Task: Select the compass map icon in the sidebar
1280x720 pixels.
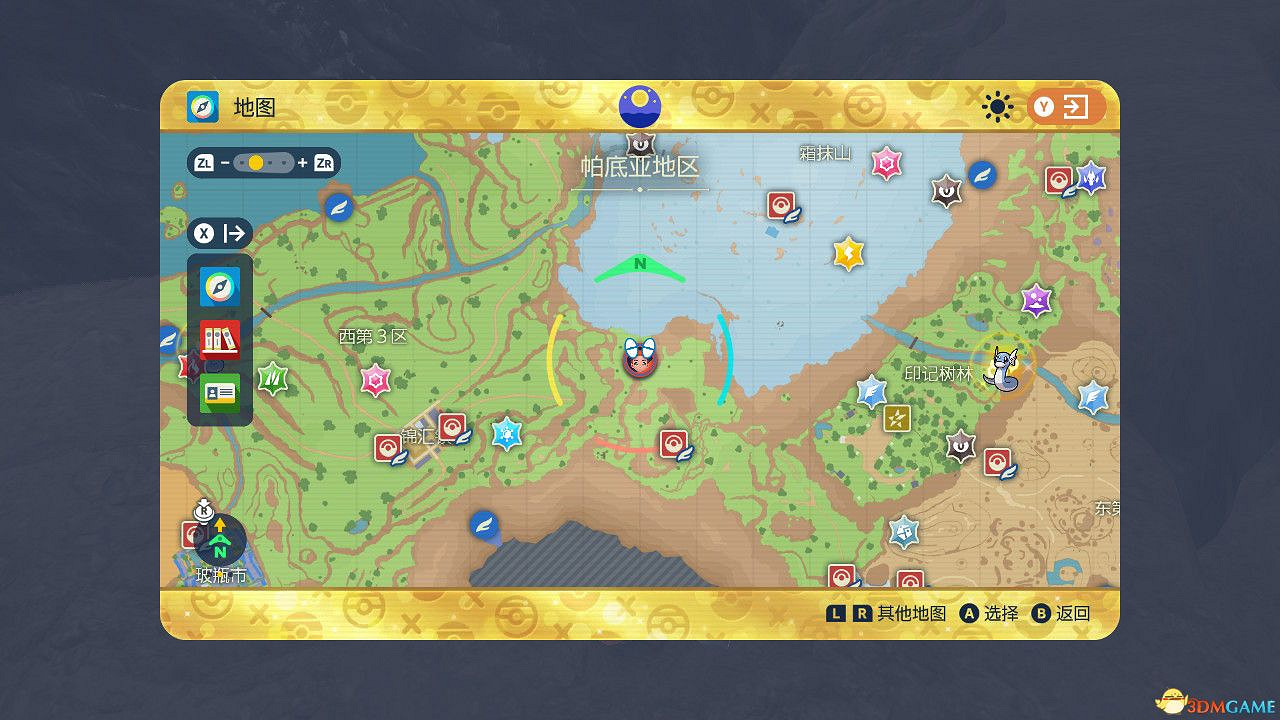Action: pyautogui.click(x=219, y=287)
